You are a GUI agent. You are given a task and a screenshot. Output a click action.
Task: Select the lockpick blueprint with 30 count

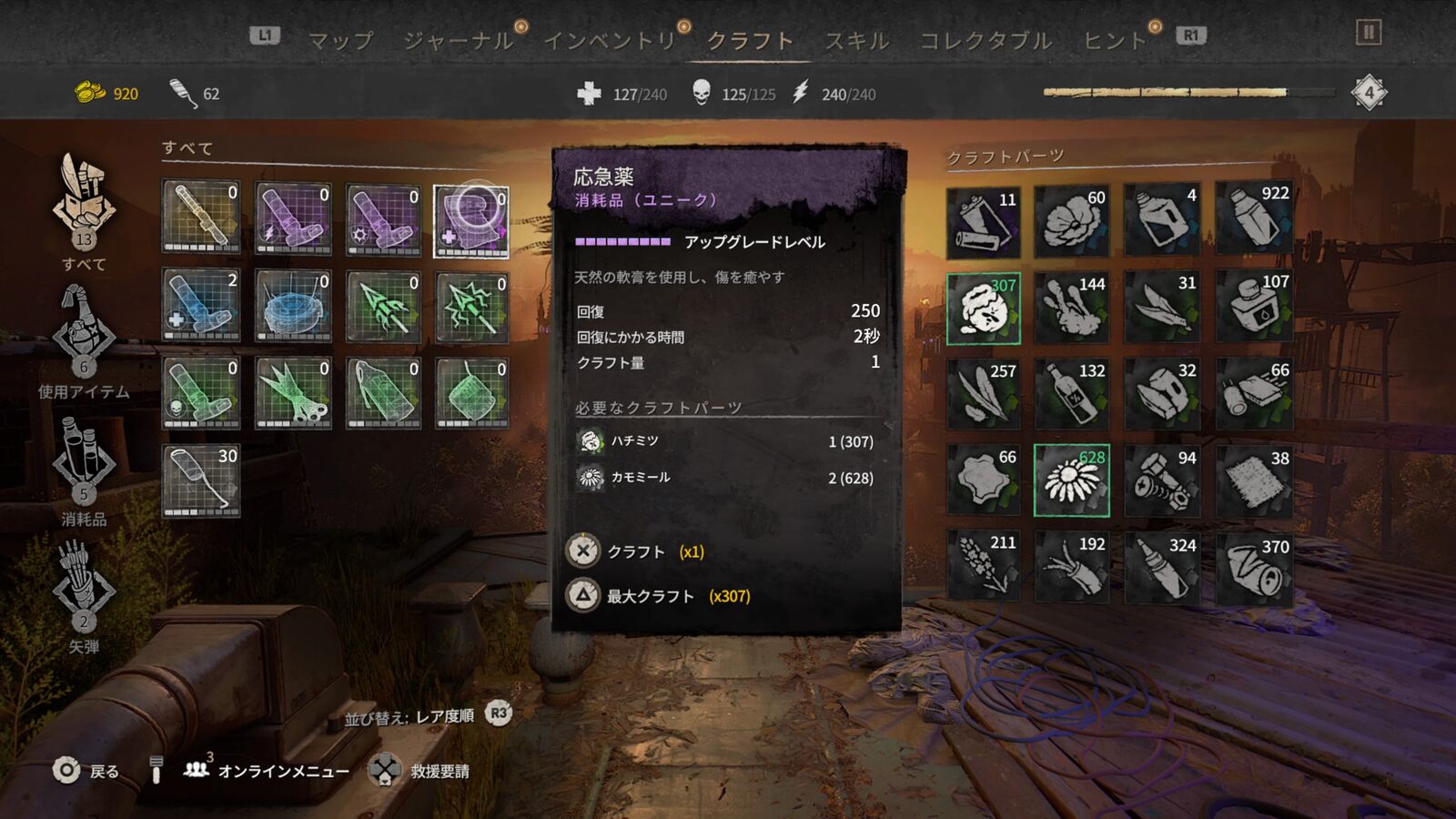[201, 480]
